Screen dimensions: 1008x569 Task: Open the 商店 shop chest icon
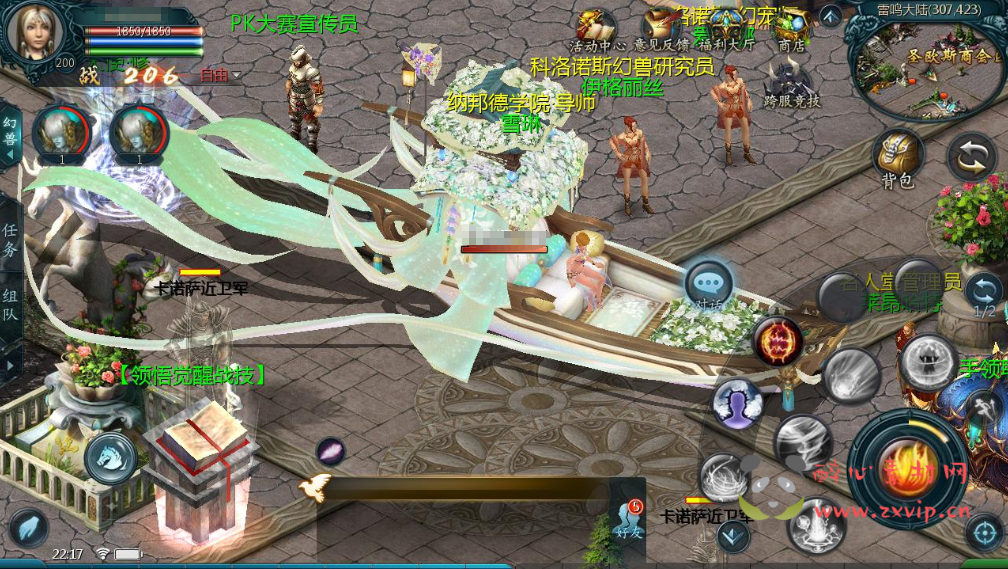tap(791, 27)
